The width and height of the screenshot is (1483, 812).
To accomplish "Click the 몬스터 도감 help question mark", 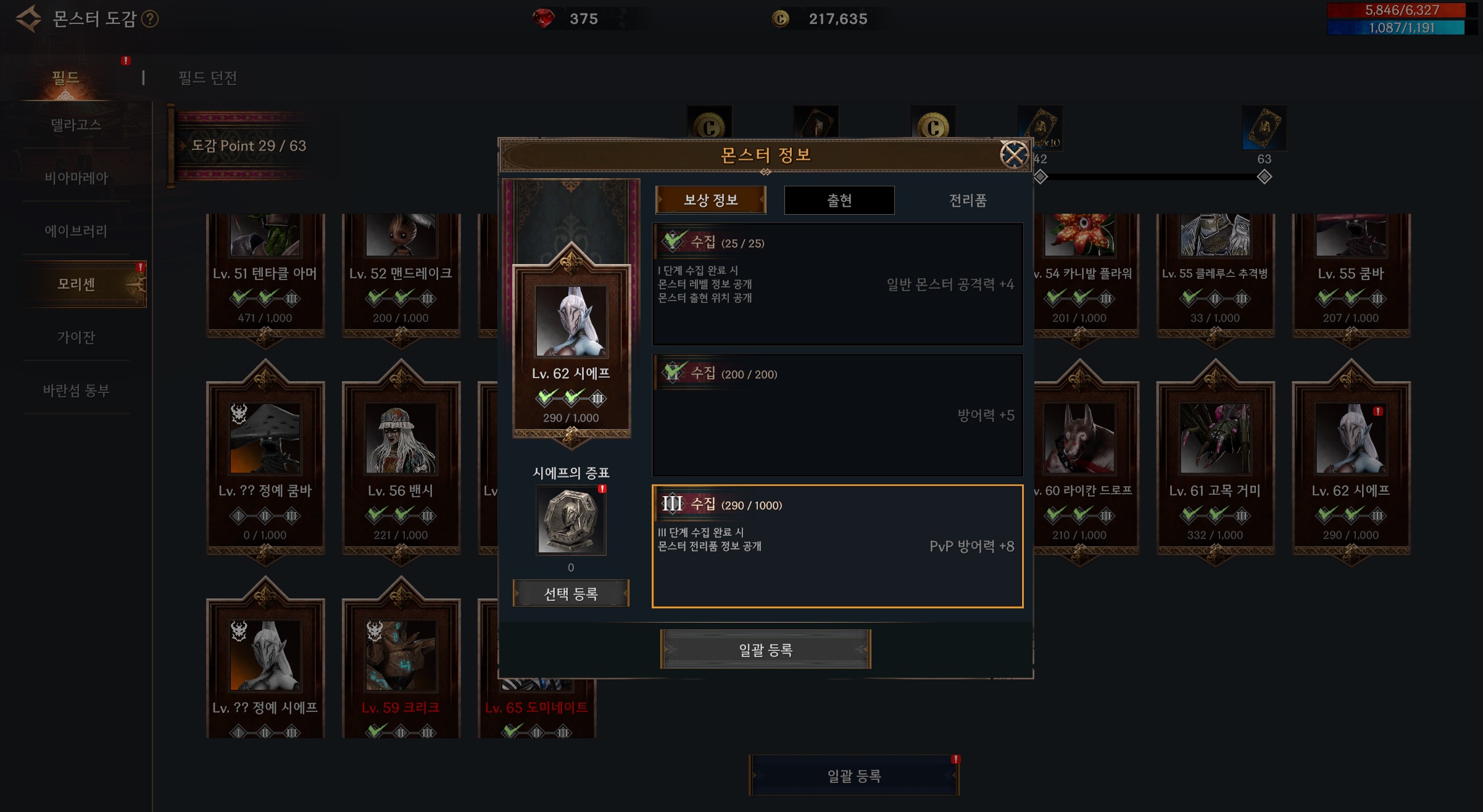I will (x=150, y=19).
